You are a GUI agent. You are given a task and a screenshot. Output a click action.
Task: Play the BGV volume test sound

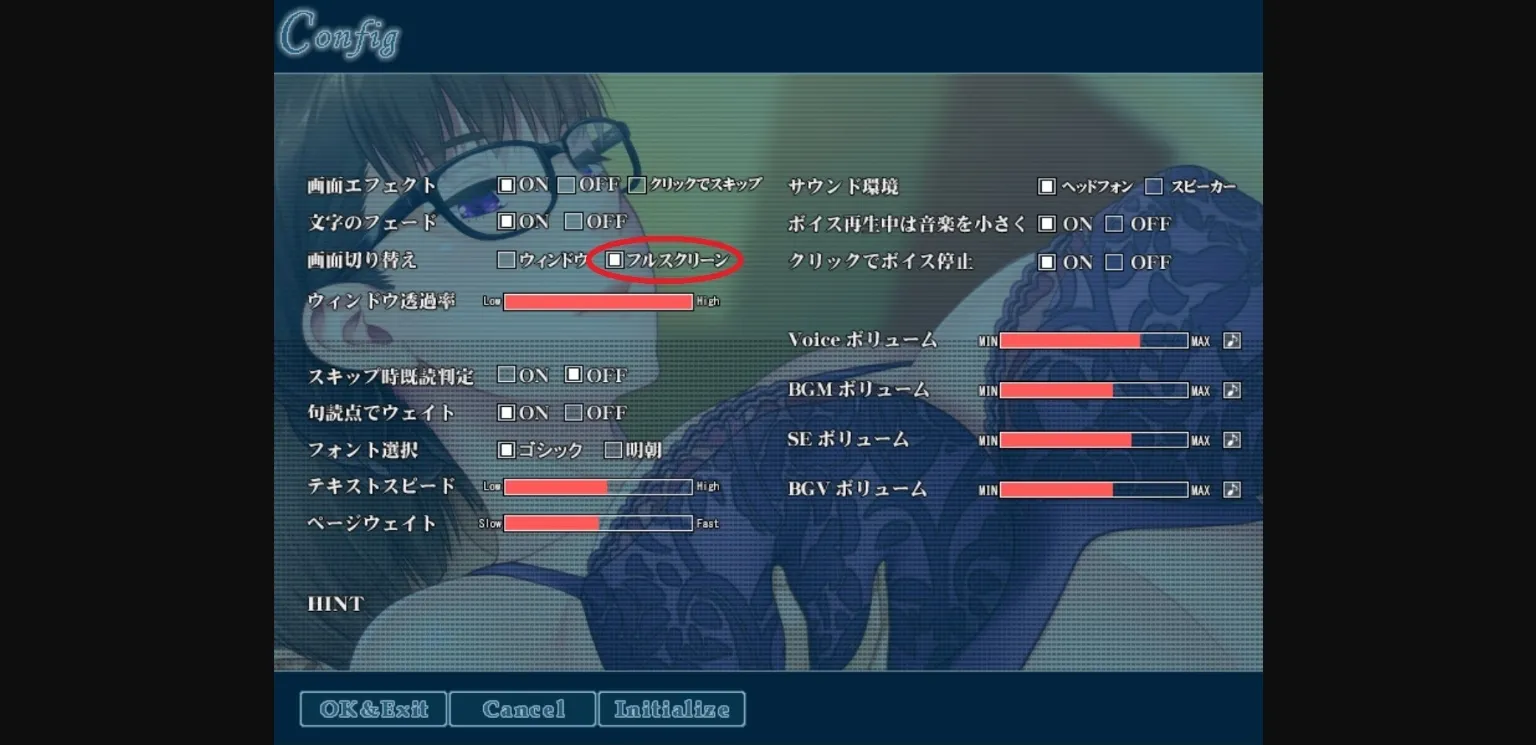[x=1231, y=489]
